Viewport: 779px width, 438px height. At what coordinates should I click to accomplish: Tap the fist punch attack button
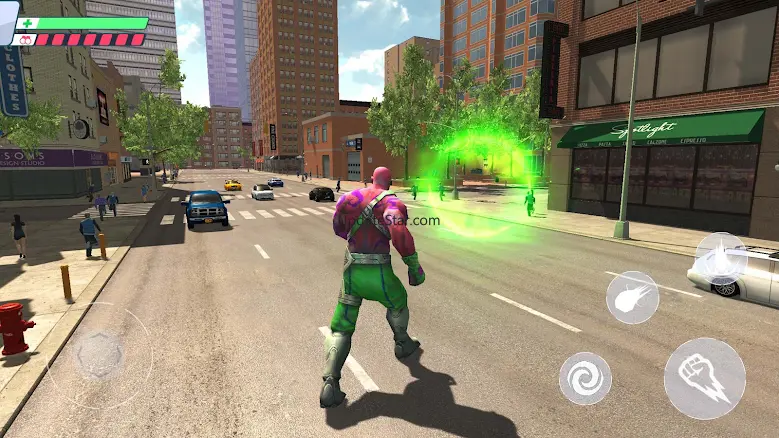704,378
